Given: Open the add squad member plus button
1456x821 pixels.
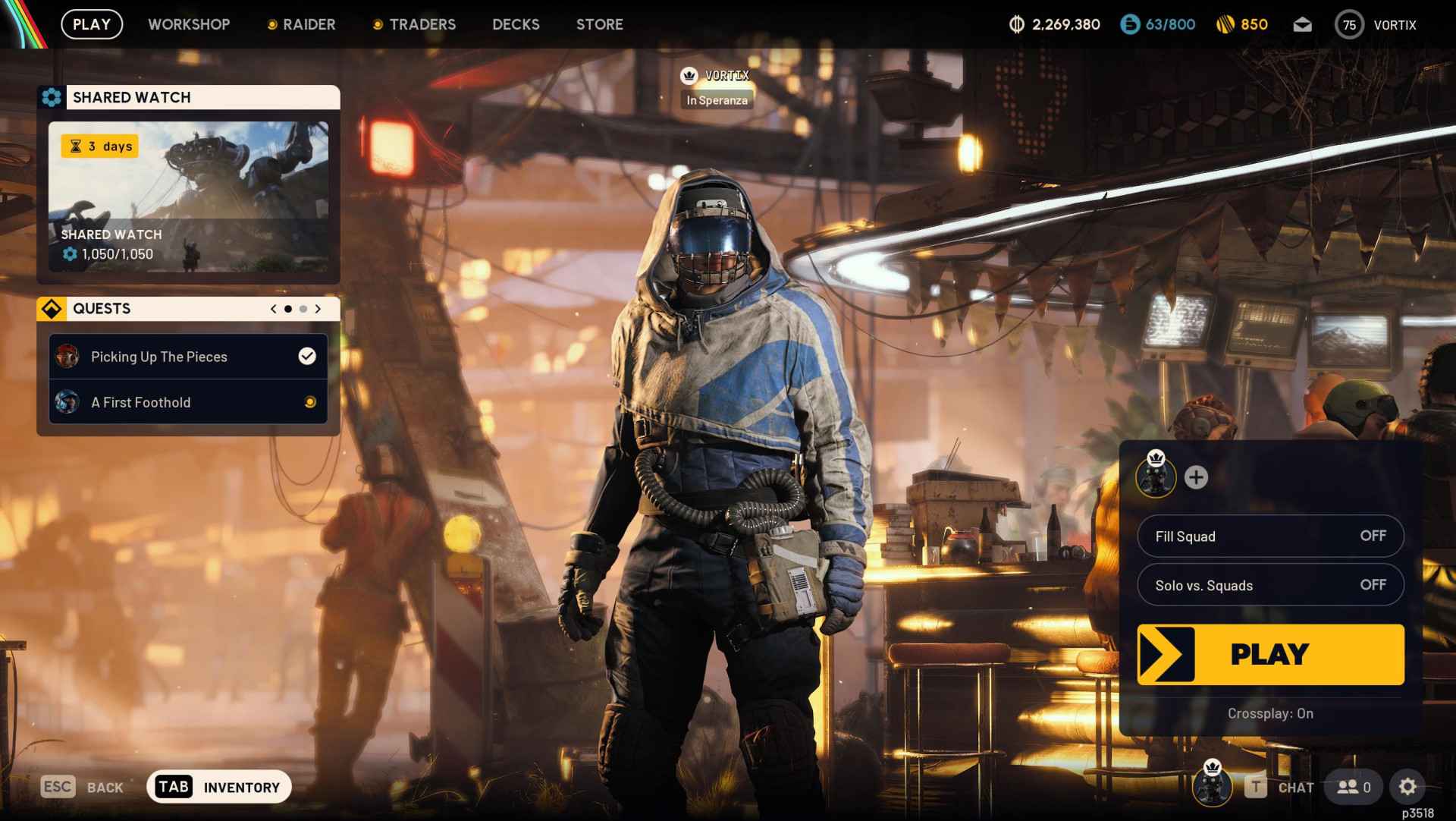Looking at the screenshot, I should pyautogui.click(x=1197, y=478).
